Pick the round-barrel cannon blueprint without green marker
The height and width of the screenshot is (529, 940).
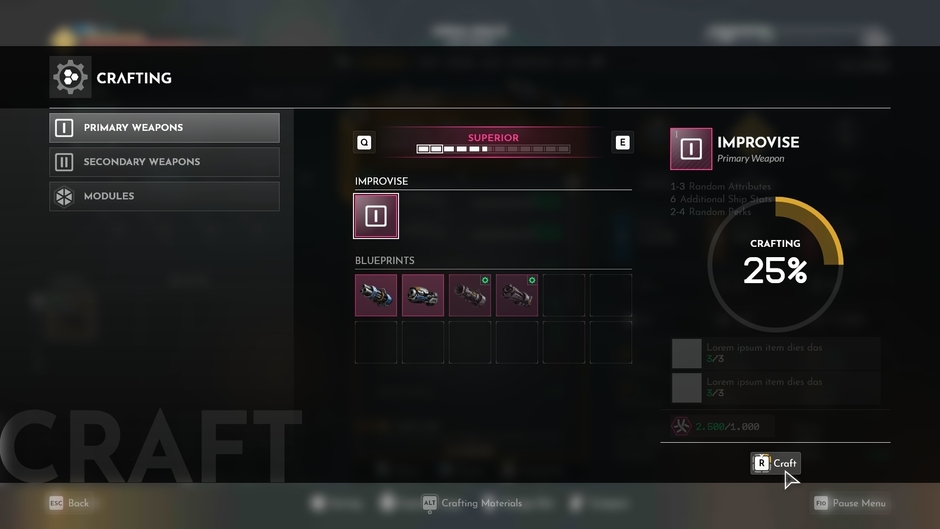(x=423, y=296)
